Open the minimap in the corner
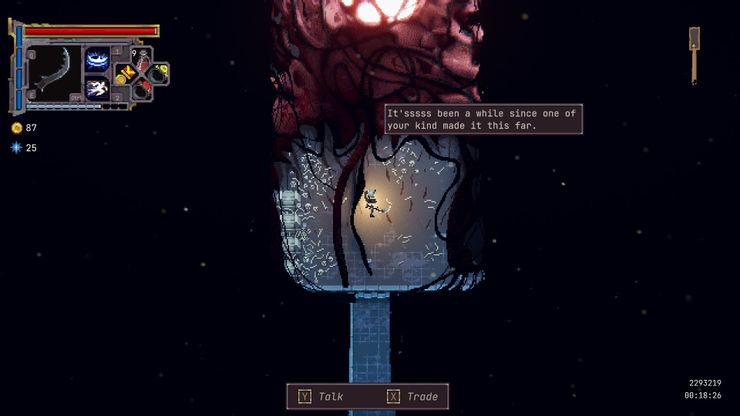This screenshot has width=740, height=416. pyautogui.click(x=694, y=52)
